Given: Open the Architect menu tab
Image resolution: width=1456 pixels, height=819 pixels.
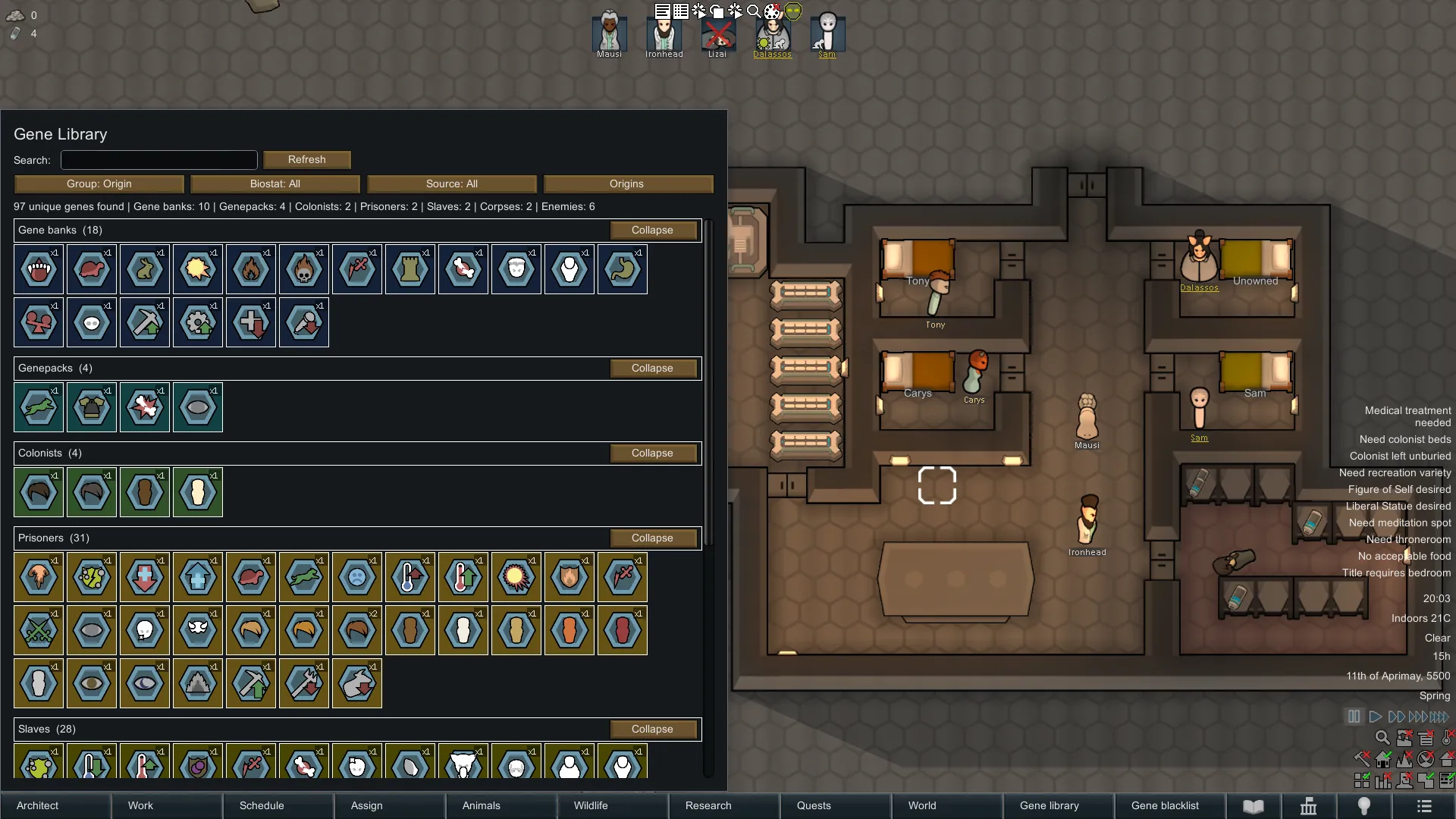Looking at the screenshot, I should coord(55,805).
